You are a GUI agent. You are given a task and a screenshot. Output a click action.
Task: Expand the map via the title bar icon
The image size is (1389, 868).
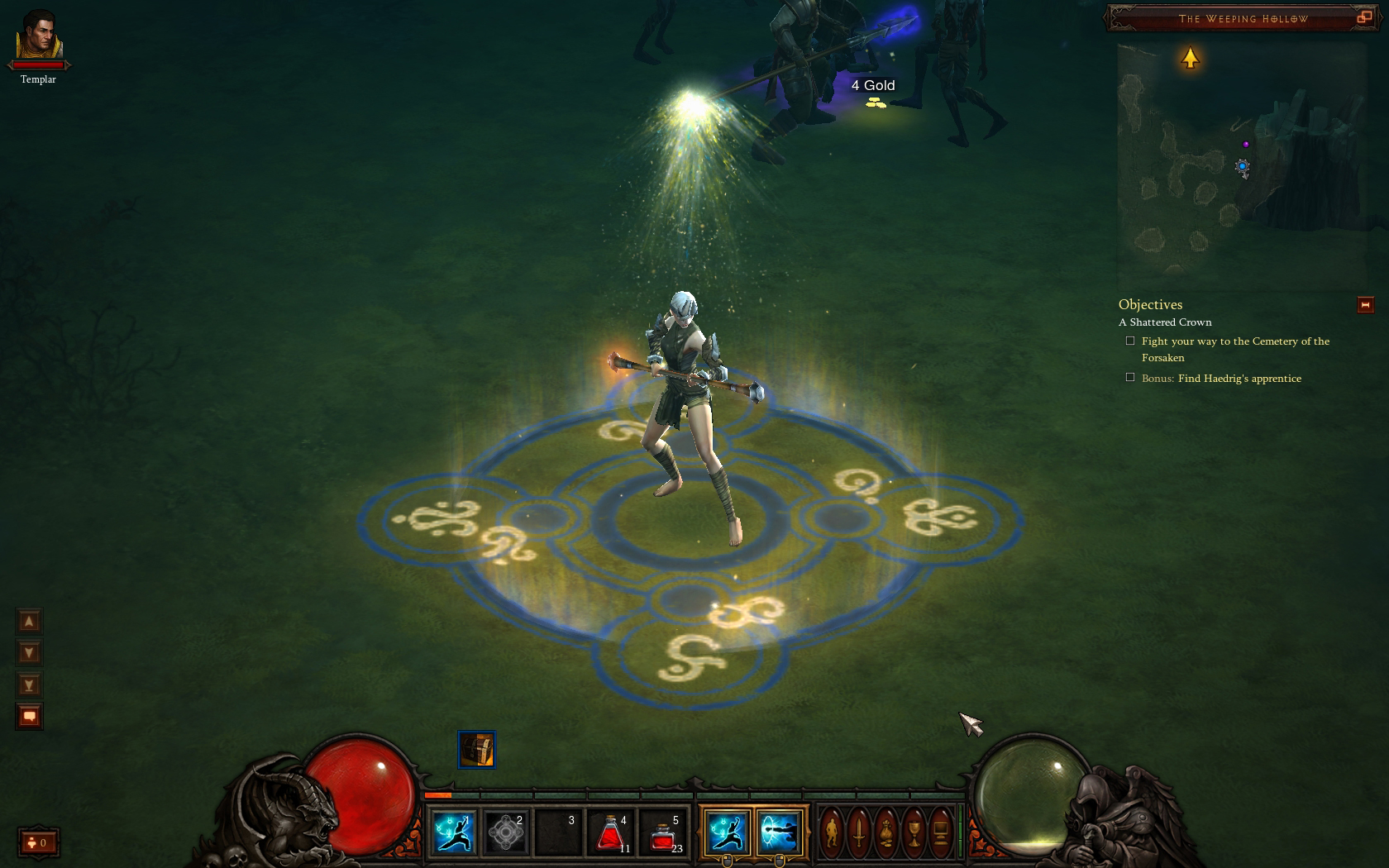[1364, 17]
